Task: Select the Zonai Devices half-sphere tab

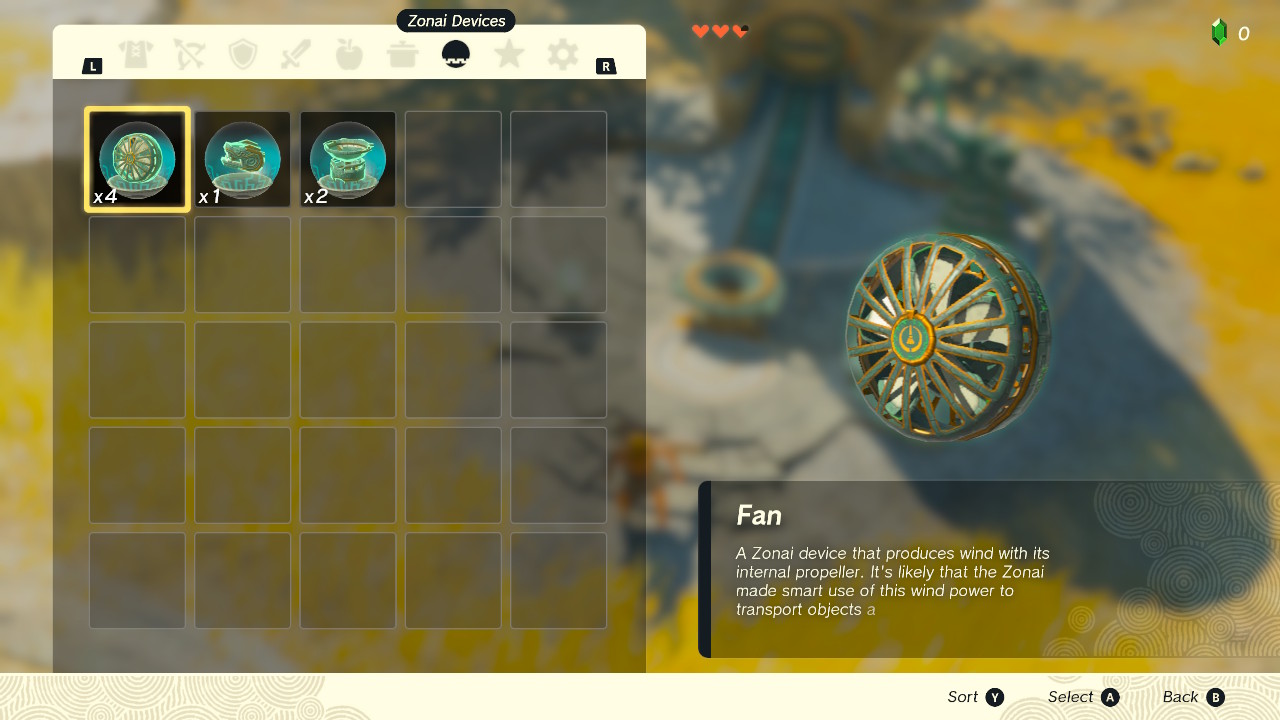Action: [x=455, y=54]
